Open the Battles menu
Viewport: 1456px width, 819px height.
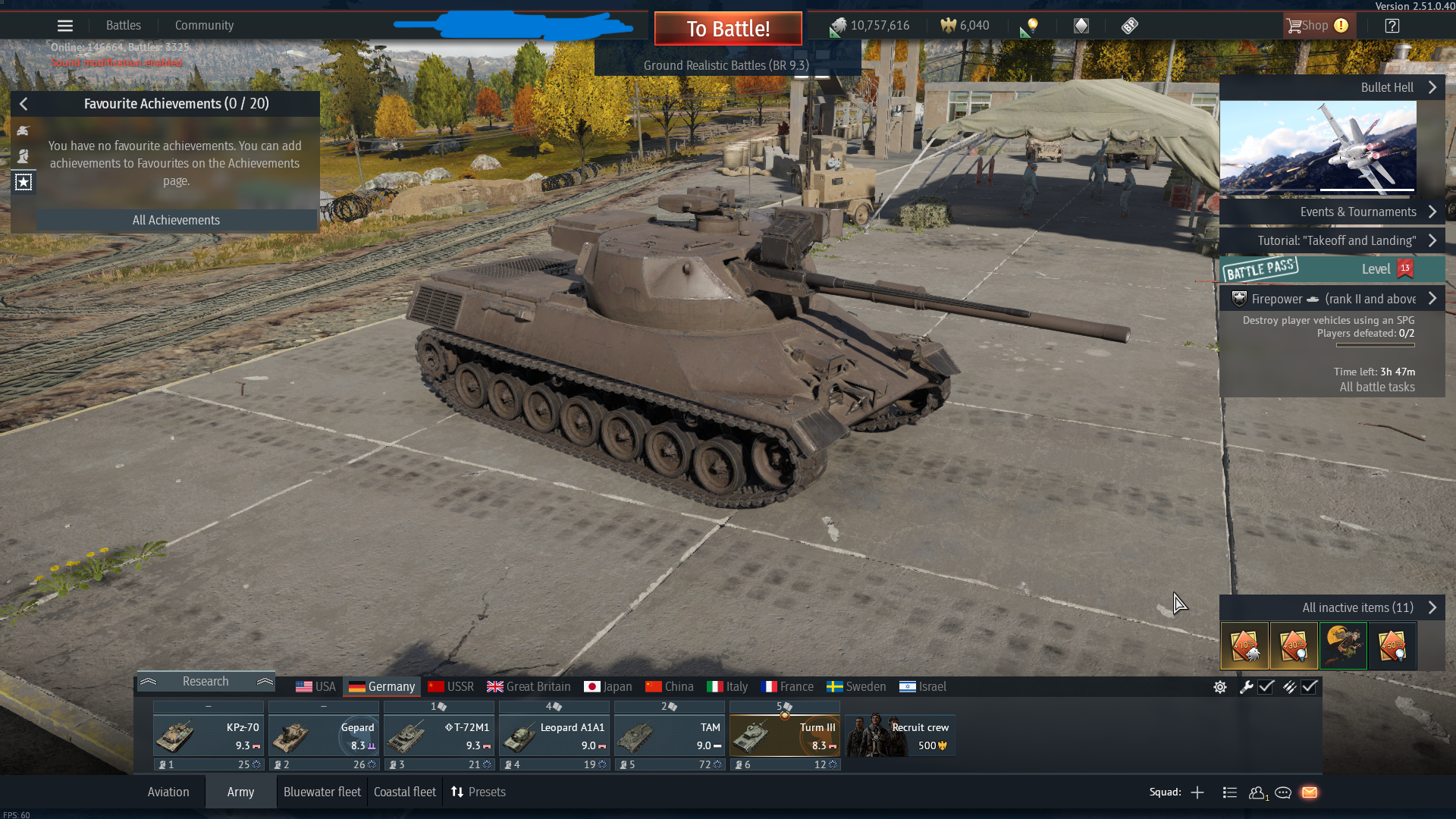[x=124, y=26]
